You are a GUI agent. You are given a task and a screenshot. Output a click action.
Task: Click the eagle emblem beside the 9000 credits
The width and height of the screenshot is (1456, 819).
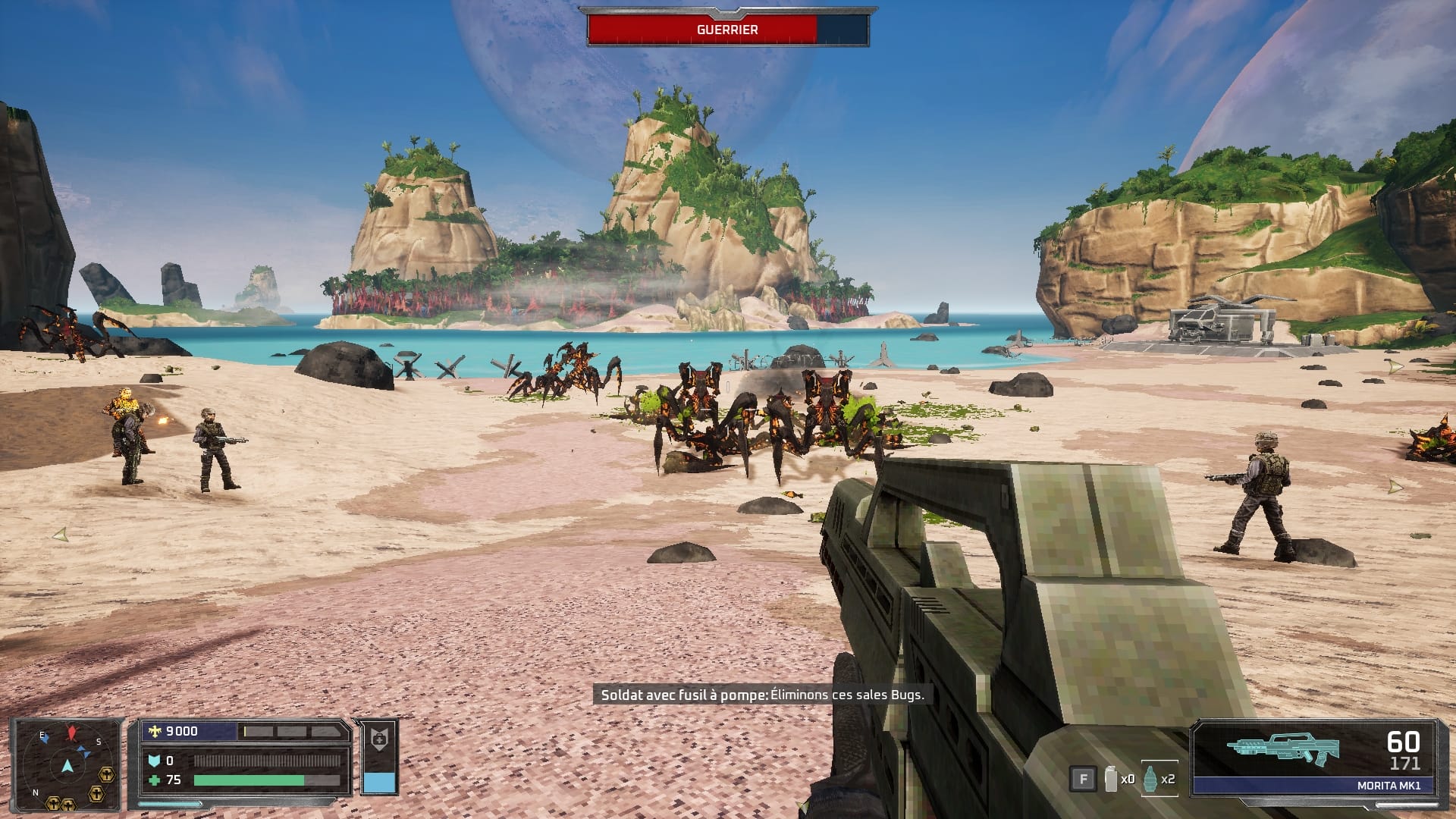[x=154, y=731]
